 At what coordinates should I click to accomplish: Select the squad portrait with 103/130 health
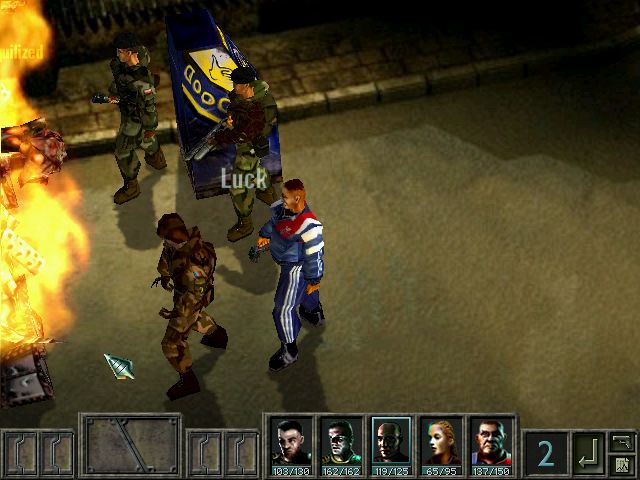pyautogui.click(x=291, y=443)
